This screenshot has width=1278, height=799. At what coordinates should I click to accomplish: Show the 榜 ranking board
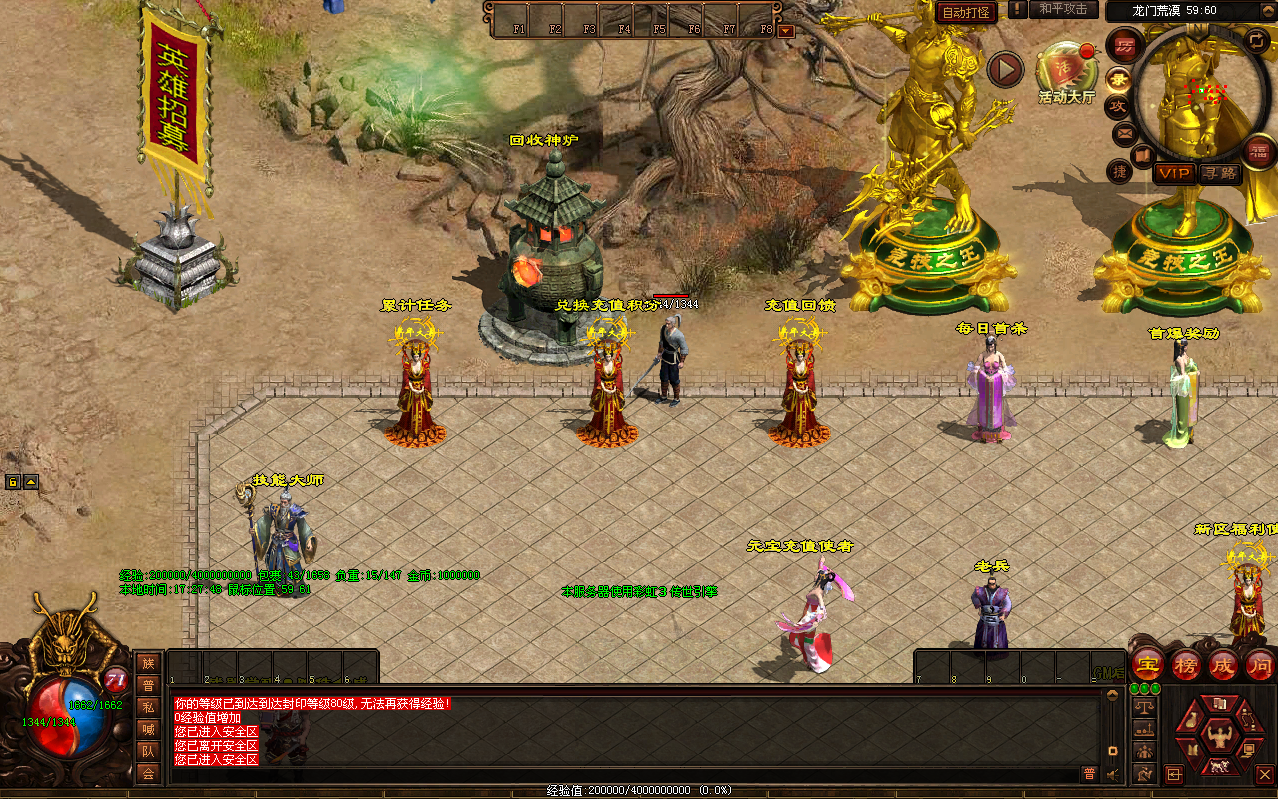1186,664
